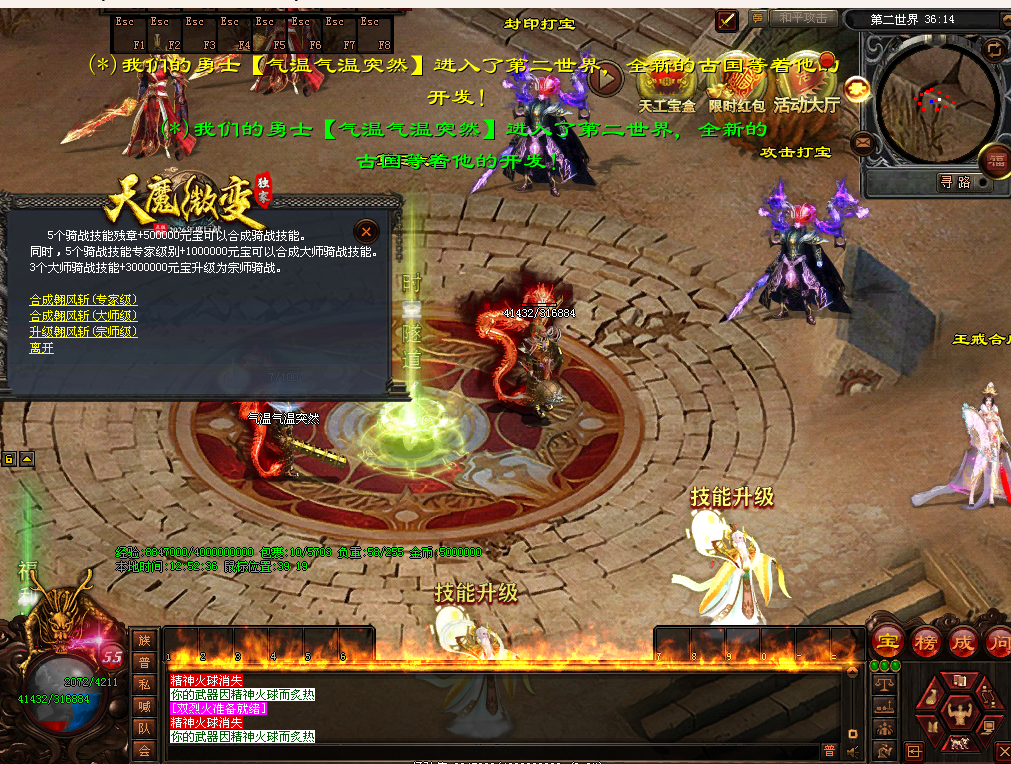Close the mount skill synthesis dialog

pyautogui.click(x=367, y=230)
